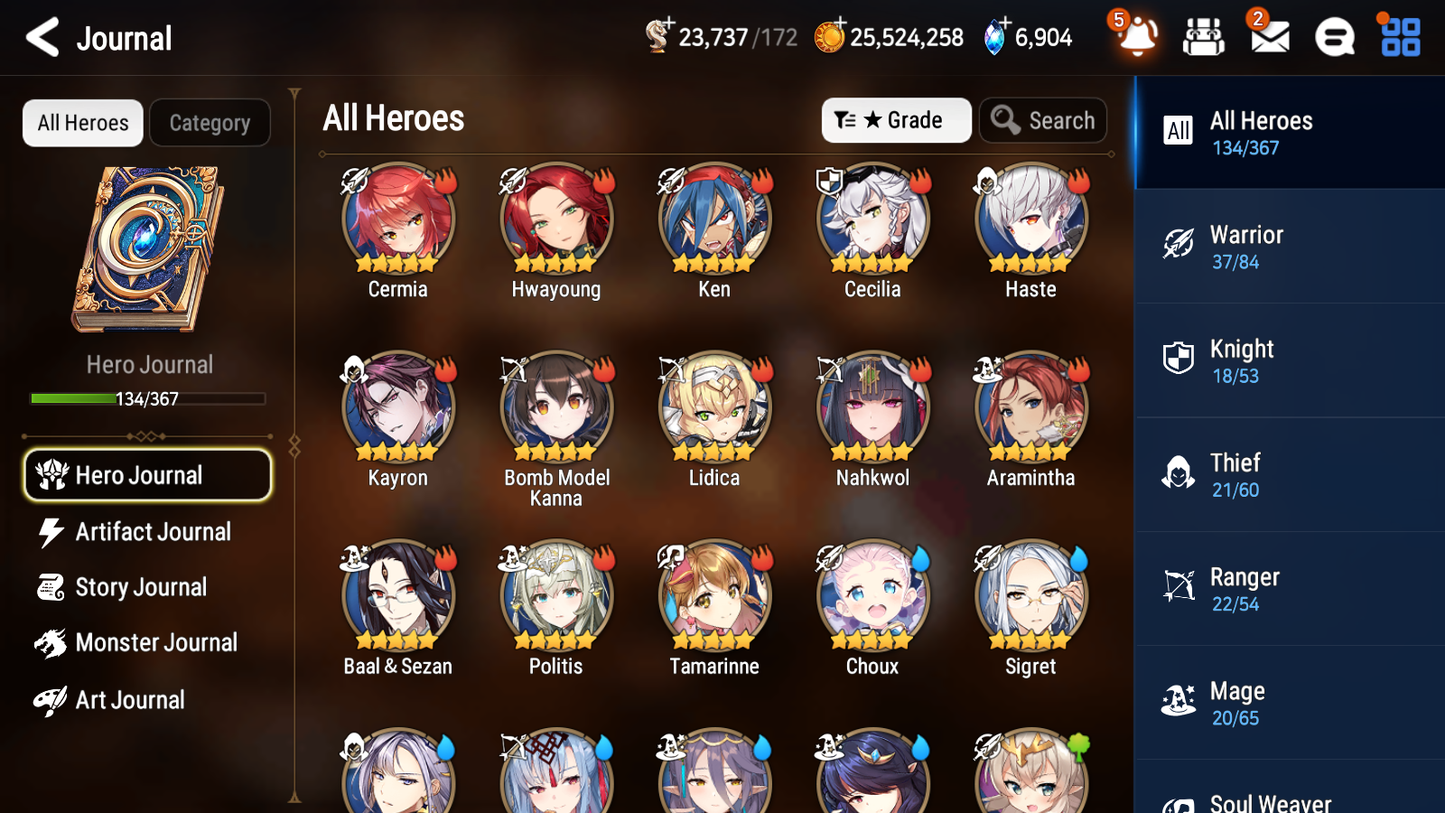Open the notifications bell icon

click(x=1135, y=37)
